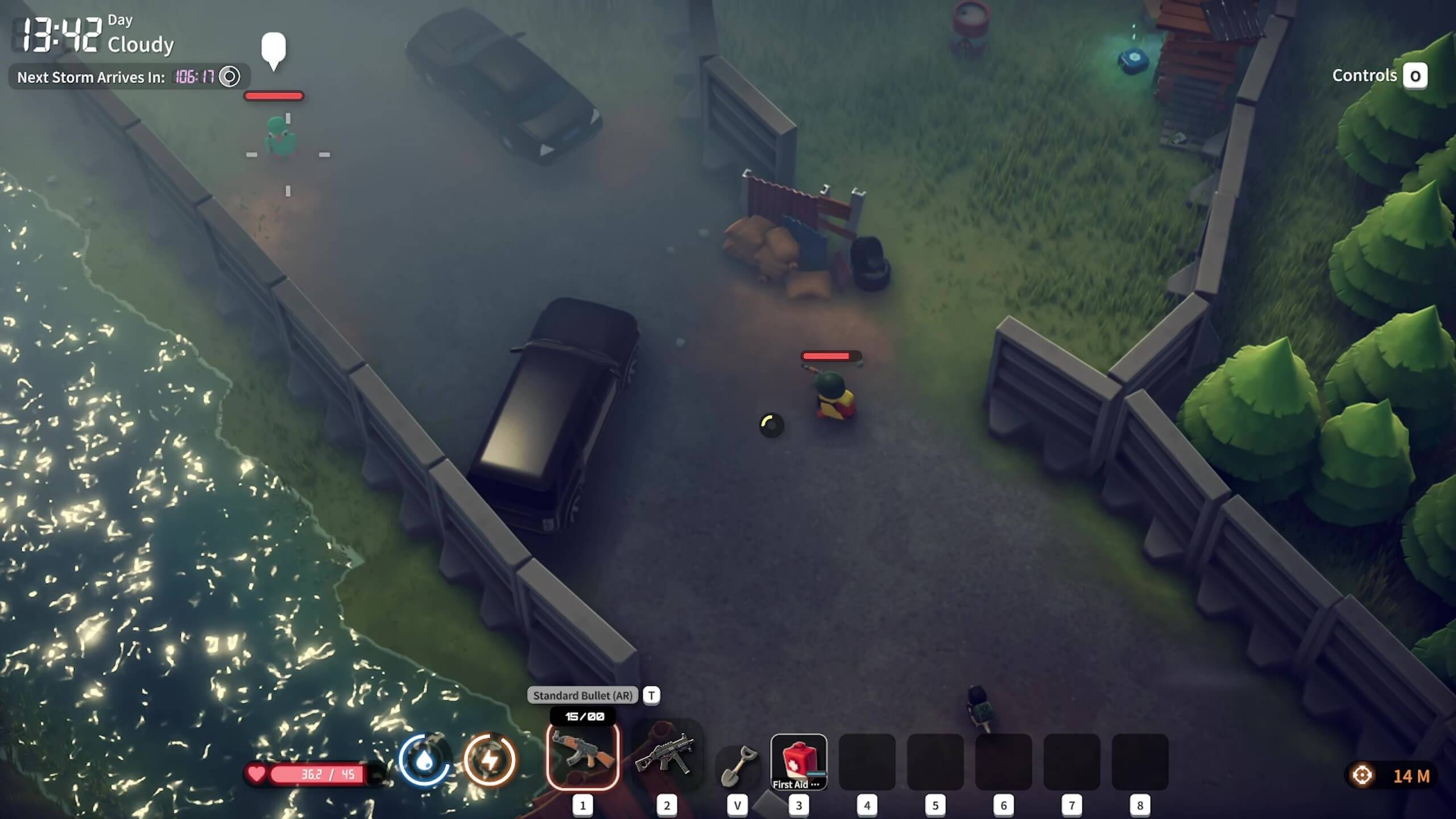Equip the shovel melee slot
The height and width of the screenshot is (819, 1456).
coord(737,766)
